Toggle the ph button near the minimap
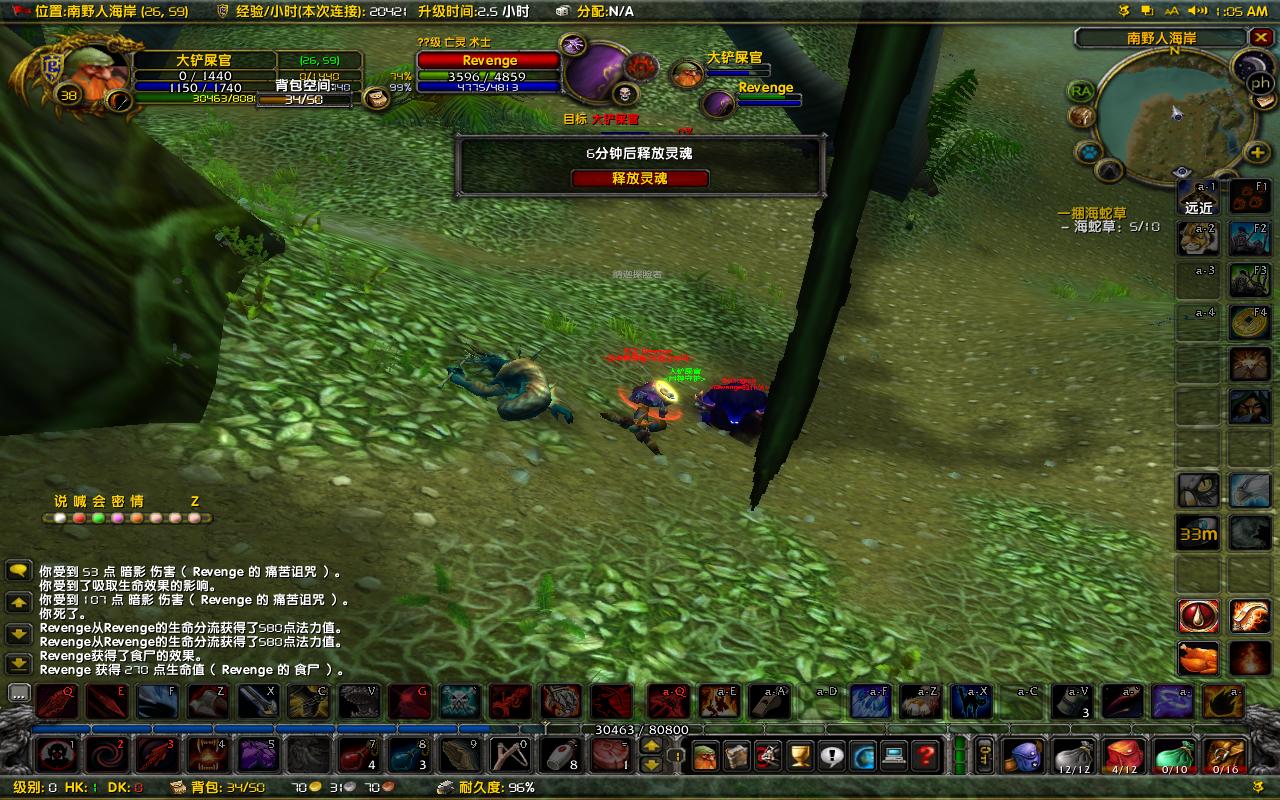This screenshot has height=800, width=1280. click(x=1260, y=82)
